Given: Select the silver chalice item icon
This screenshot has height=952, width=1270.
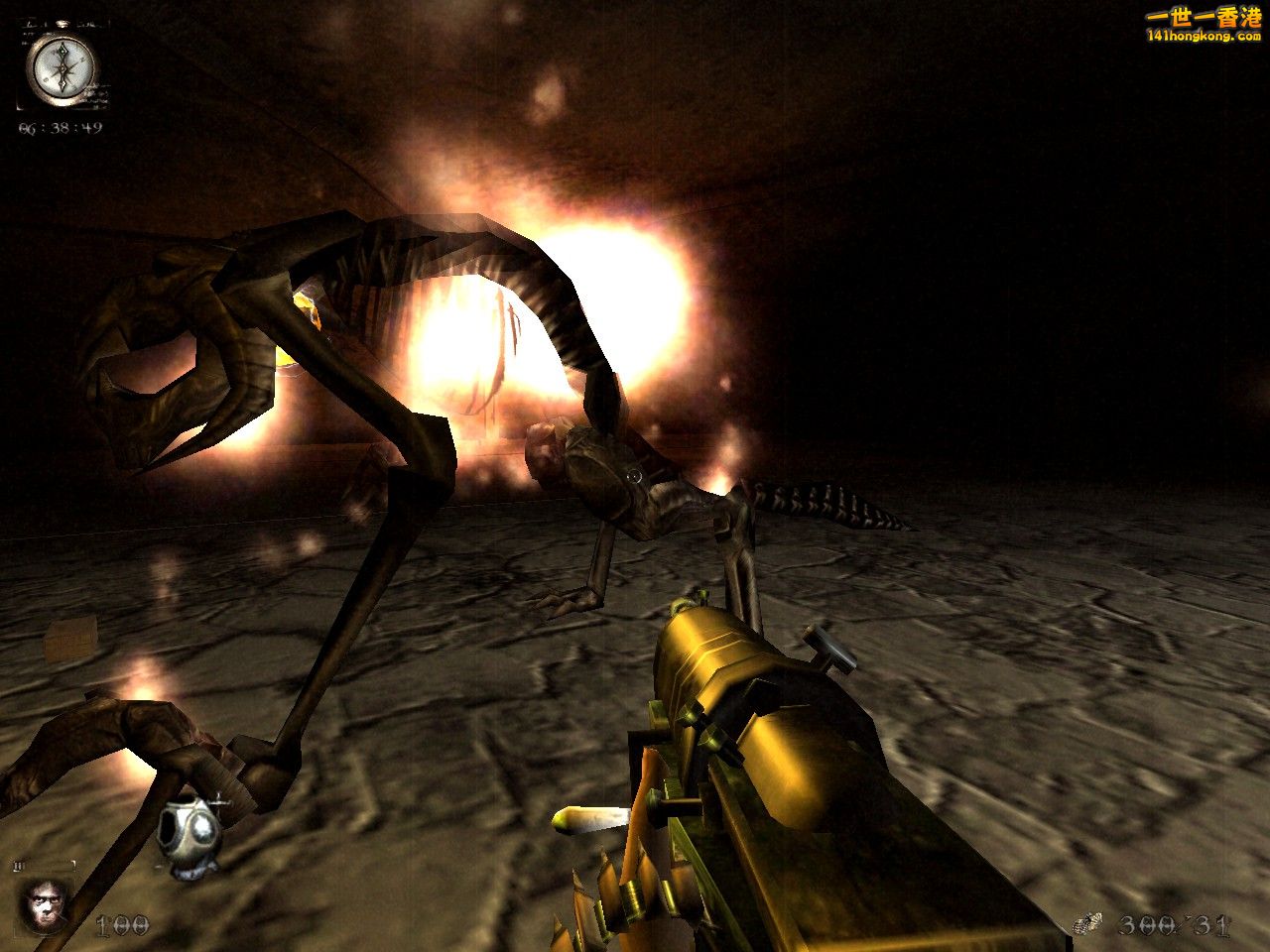Looking at the screenshot, I should click(x=189, y=839).
